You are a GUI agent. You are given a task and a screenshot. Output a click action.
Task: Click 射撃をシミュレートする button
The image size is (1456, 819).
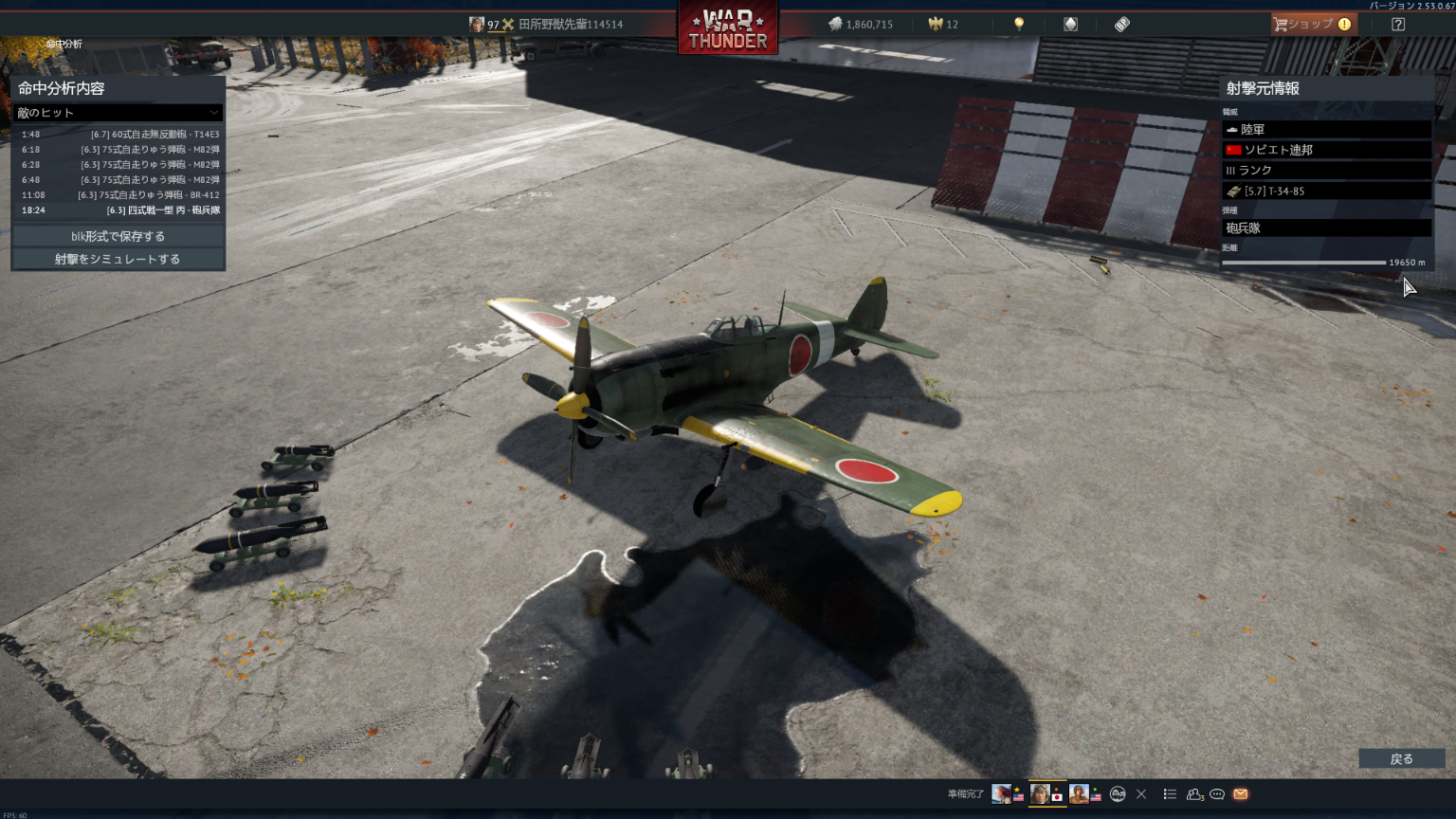coord(118,259)
